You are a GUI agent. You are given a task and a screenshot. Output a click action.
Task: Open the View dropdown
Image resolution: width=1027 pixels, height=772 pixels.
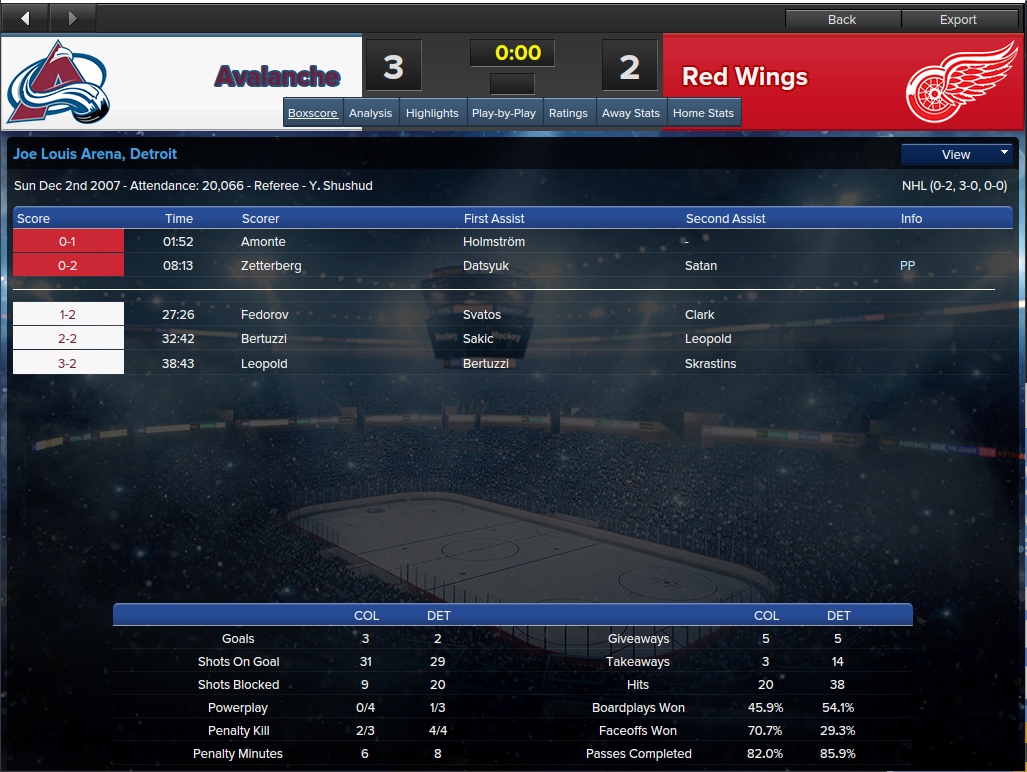pyautogui.click(x=957, y=154)
